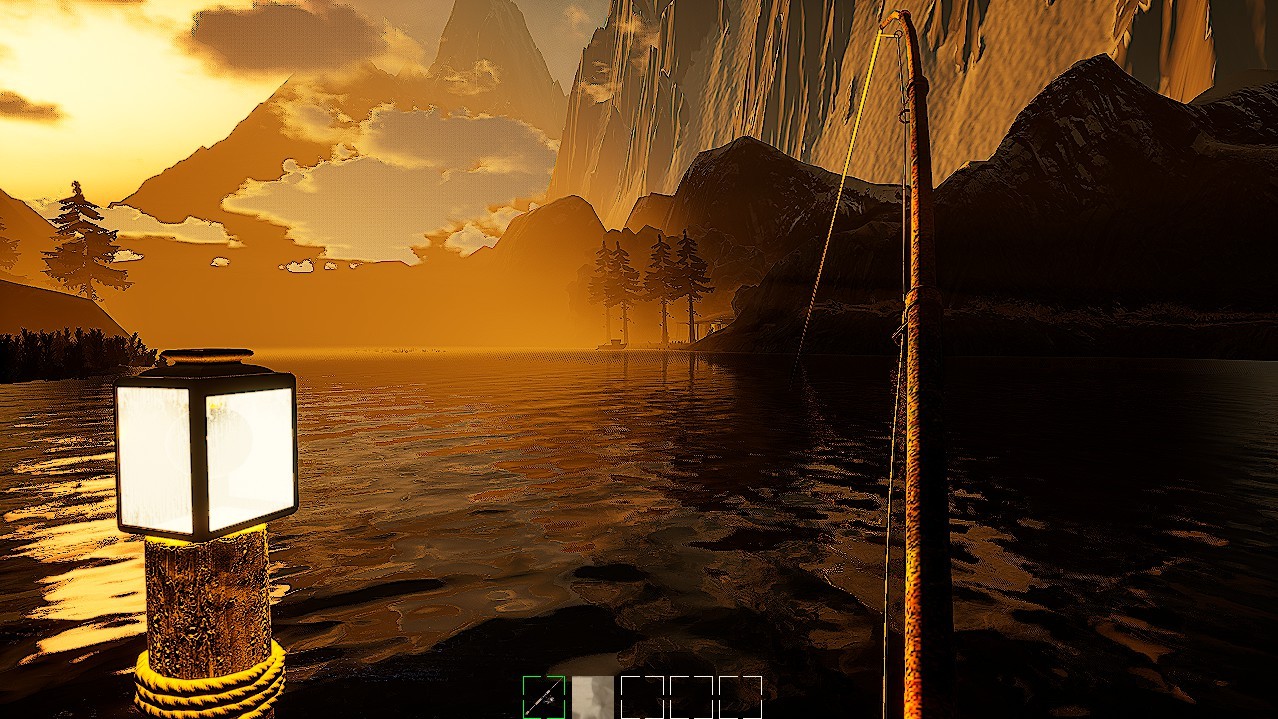1278x719 pixels.
Task: Select the fishing rod hotbar slot
Action: tap(543, 697)
